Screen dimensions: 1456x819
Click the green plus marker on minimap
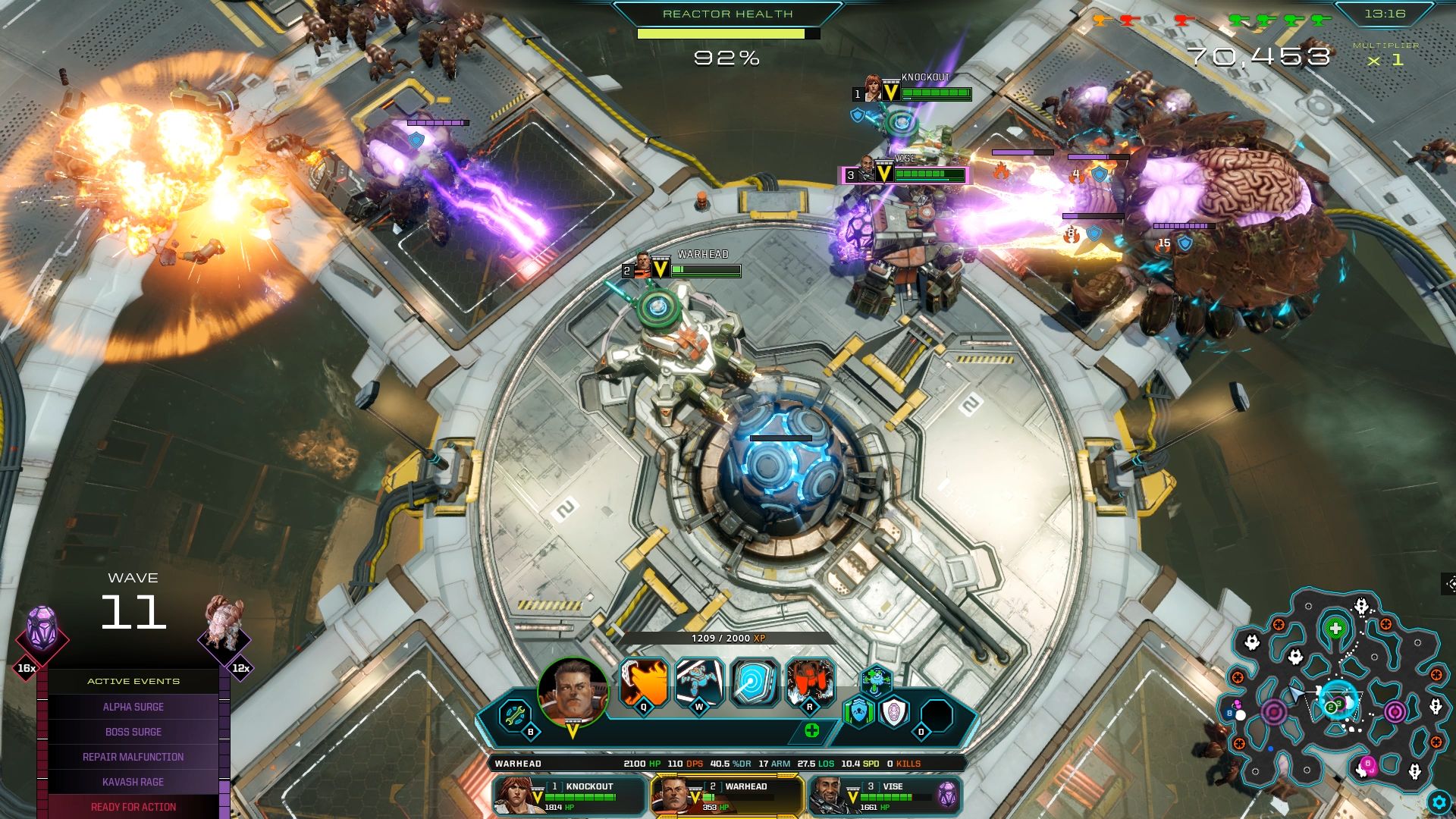tap(1335, 629)
